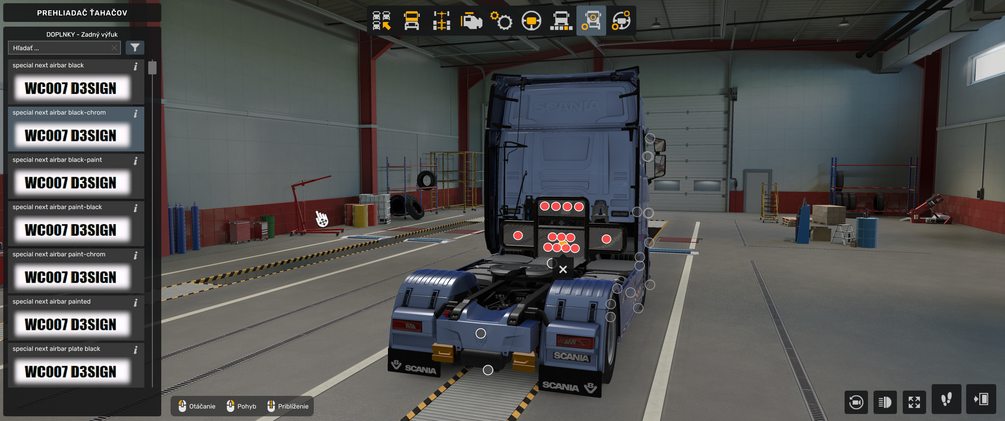Activate the fullscreen expand arrows button
Screen dimensions: 1005x421
[x=914, y=402]
